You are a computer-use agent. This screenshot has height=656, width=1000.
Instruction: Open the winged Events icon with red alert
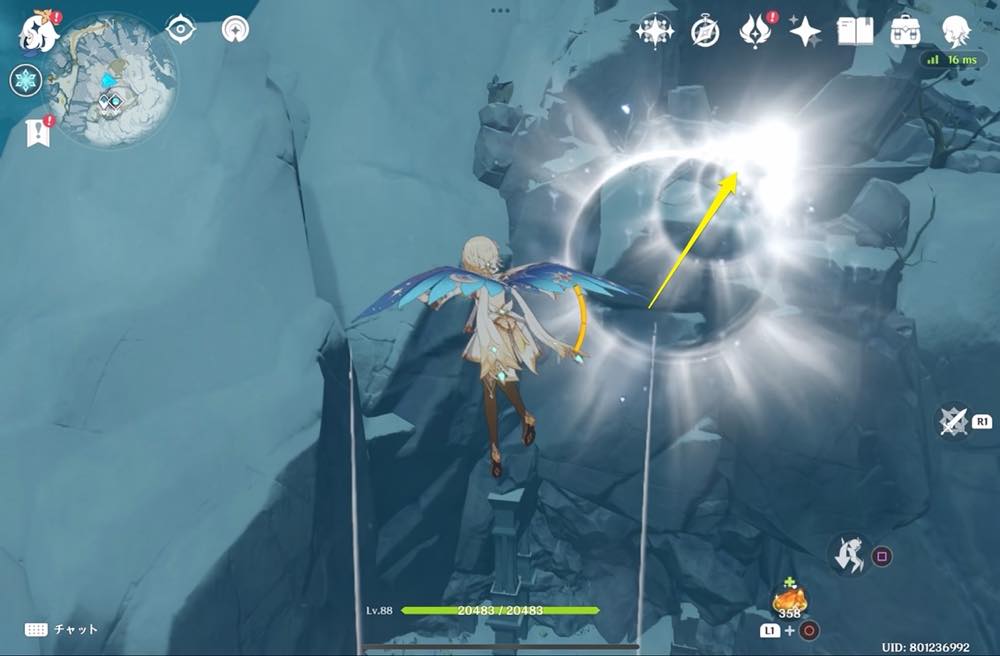(x=755, y=31)
